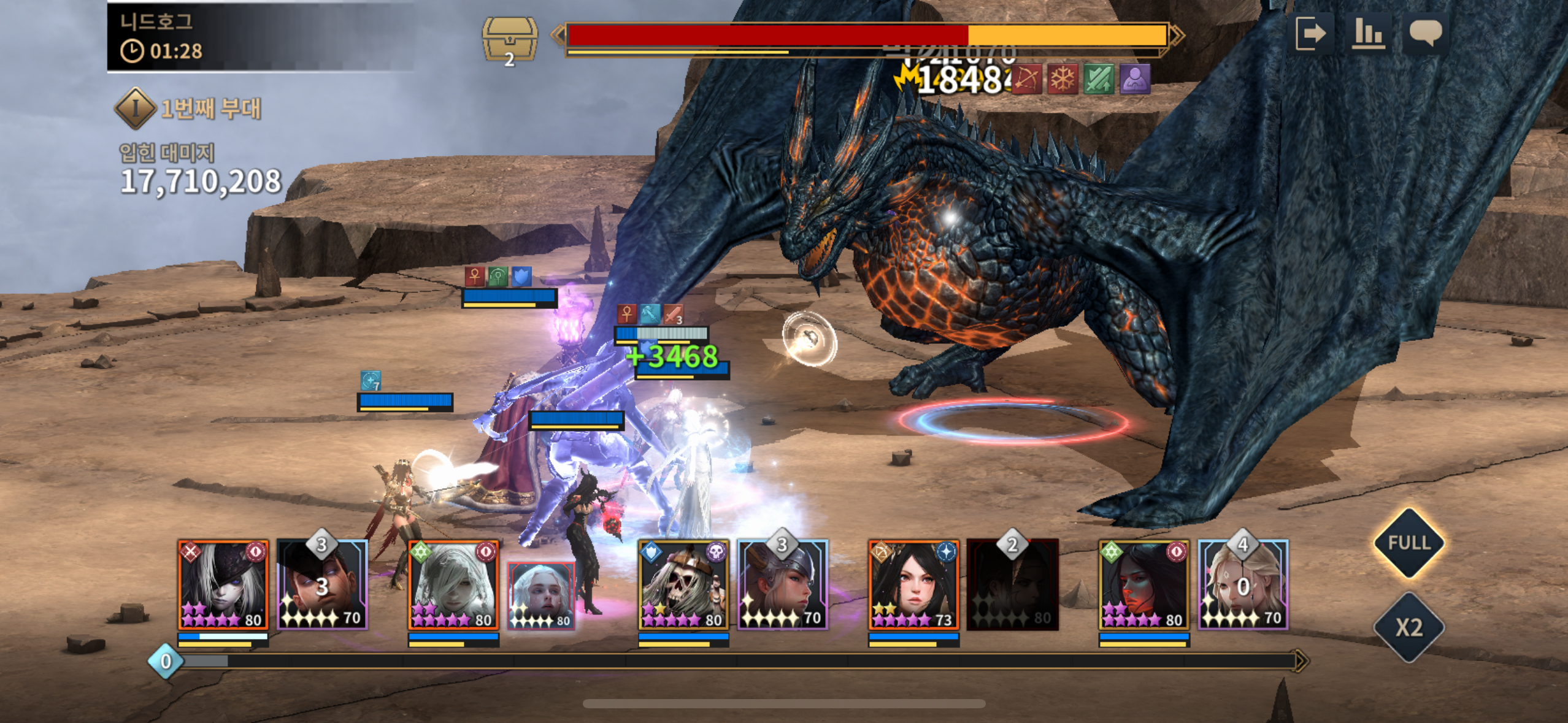Select the red-skinned dark-haired hero portrait

(x=1143, y=585)
